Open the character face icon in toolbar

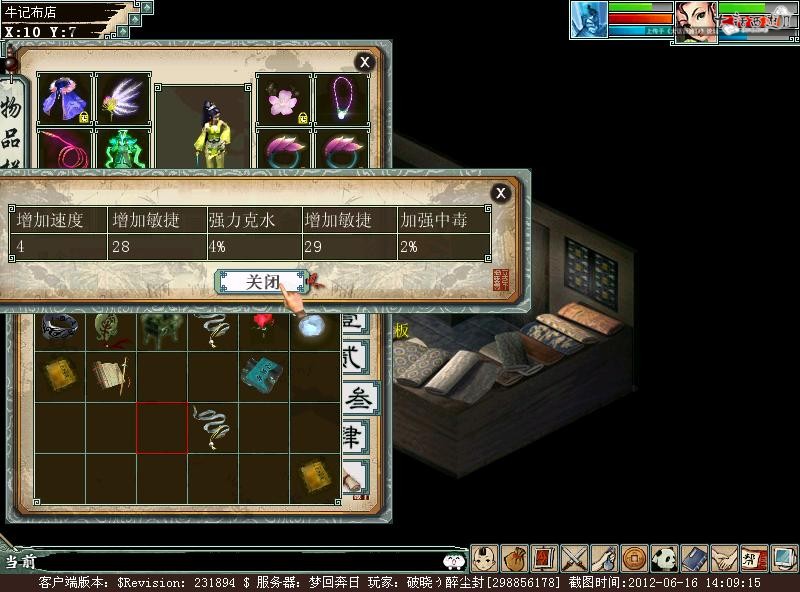[485, 557]
